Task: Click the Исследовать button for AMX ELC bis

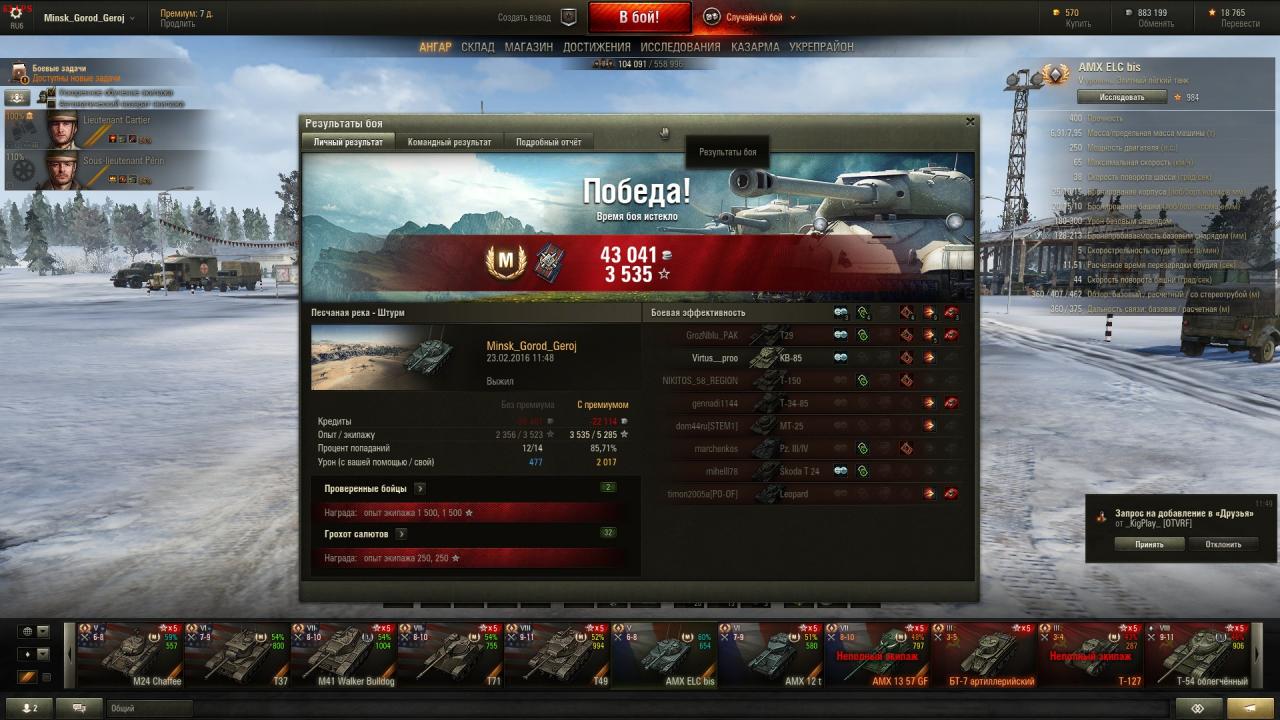Action: 1122,97
